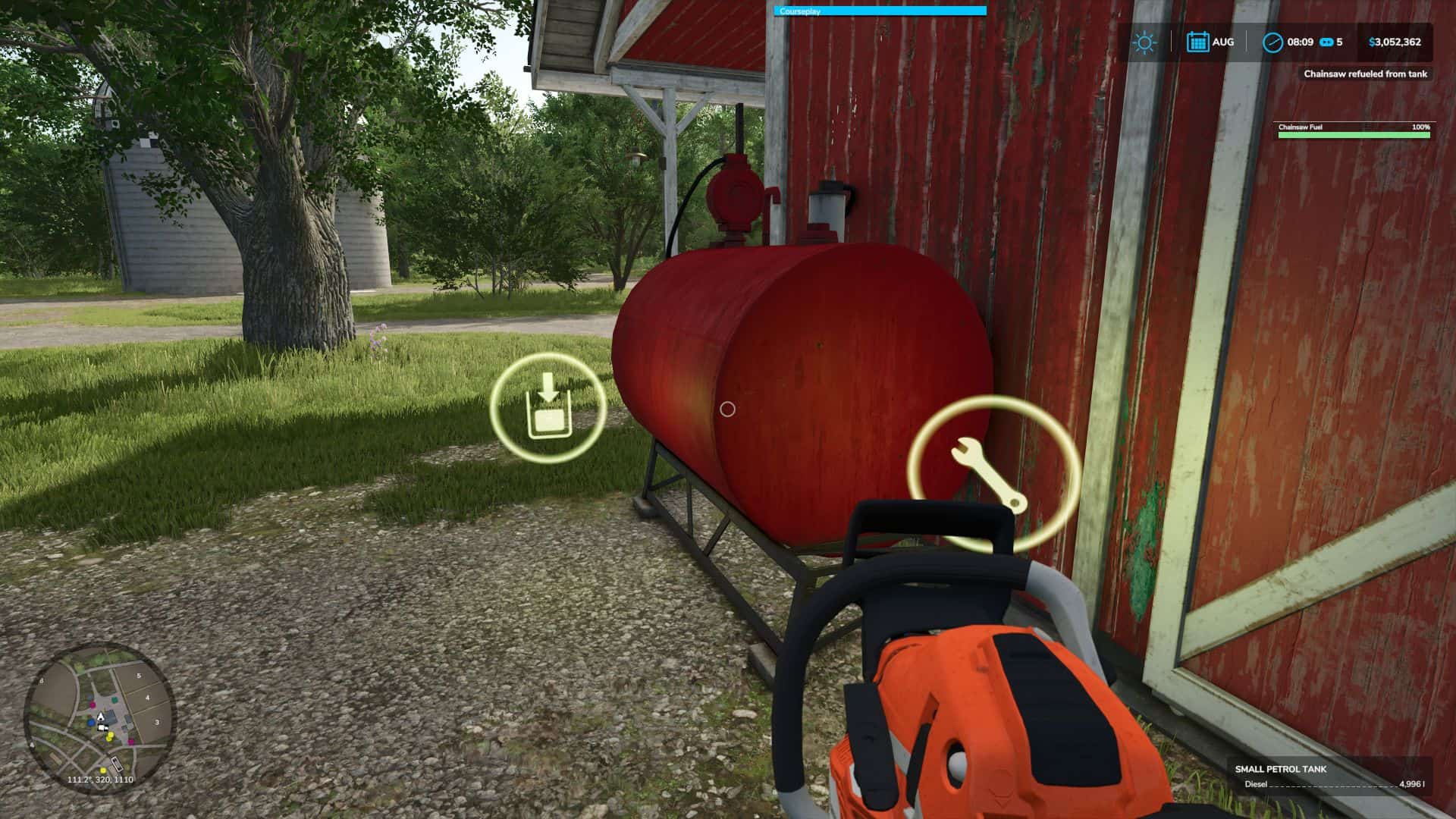Click the player arrow marker on the minimap

pos(101,717)
